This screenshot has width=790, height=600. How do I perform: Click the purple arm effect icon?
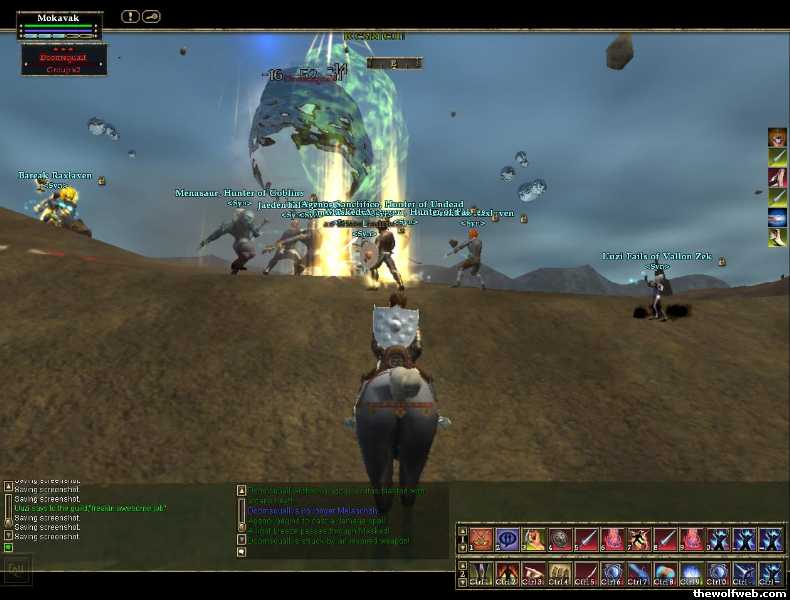[777, 177]
